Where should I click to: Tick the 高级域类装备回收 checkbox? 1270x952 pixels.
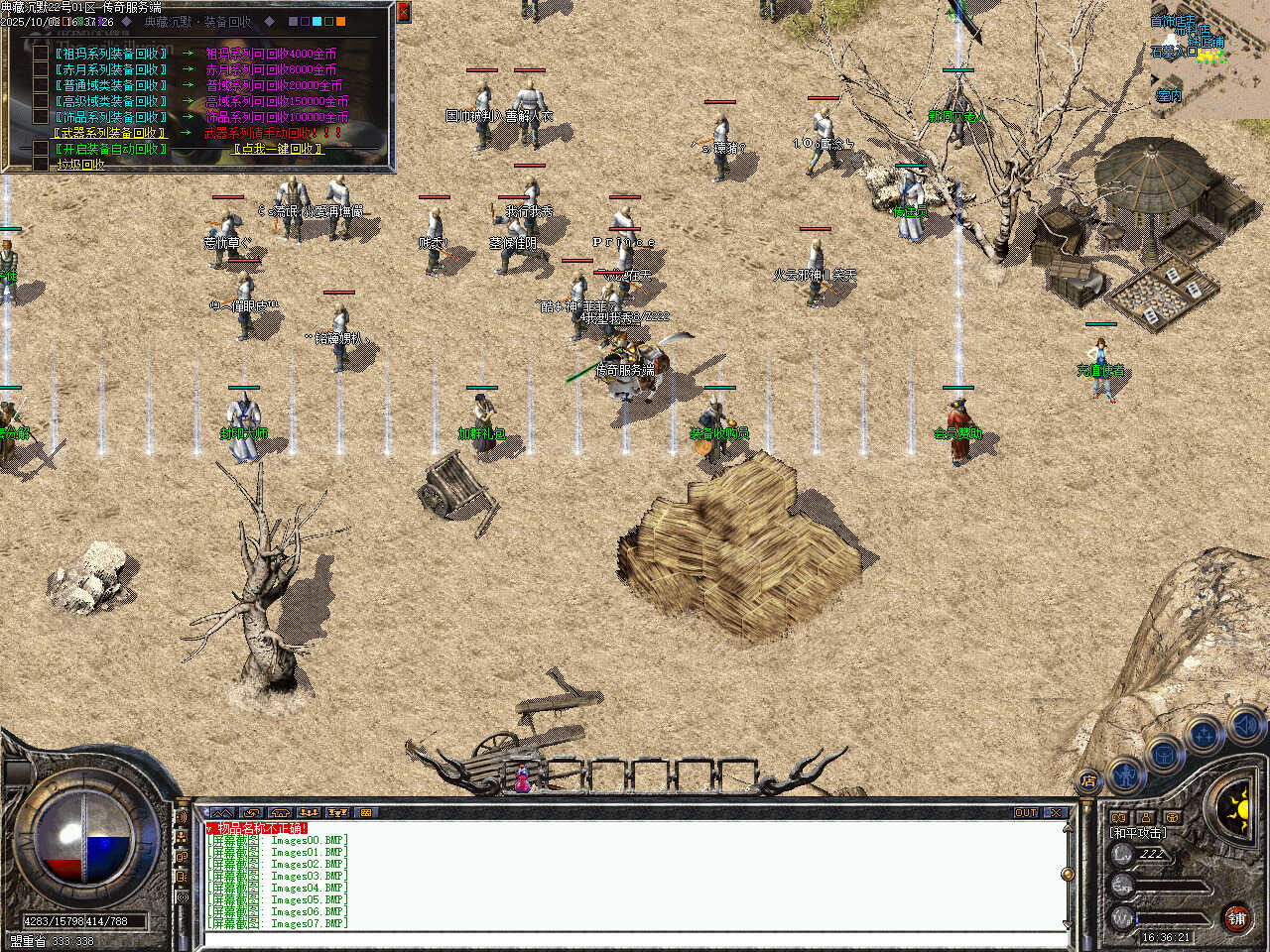tap(41, 101)
